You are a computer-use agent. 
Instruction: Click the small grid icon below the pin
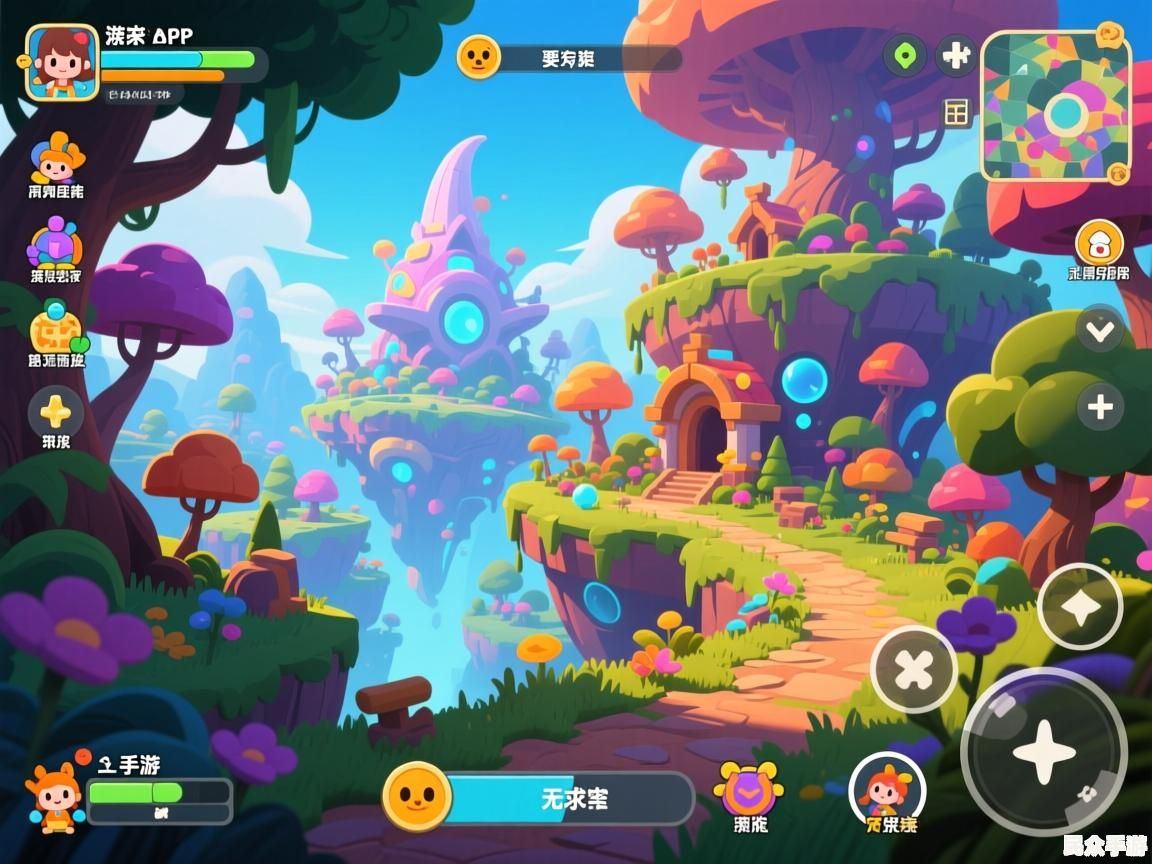point(957,113)
